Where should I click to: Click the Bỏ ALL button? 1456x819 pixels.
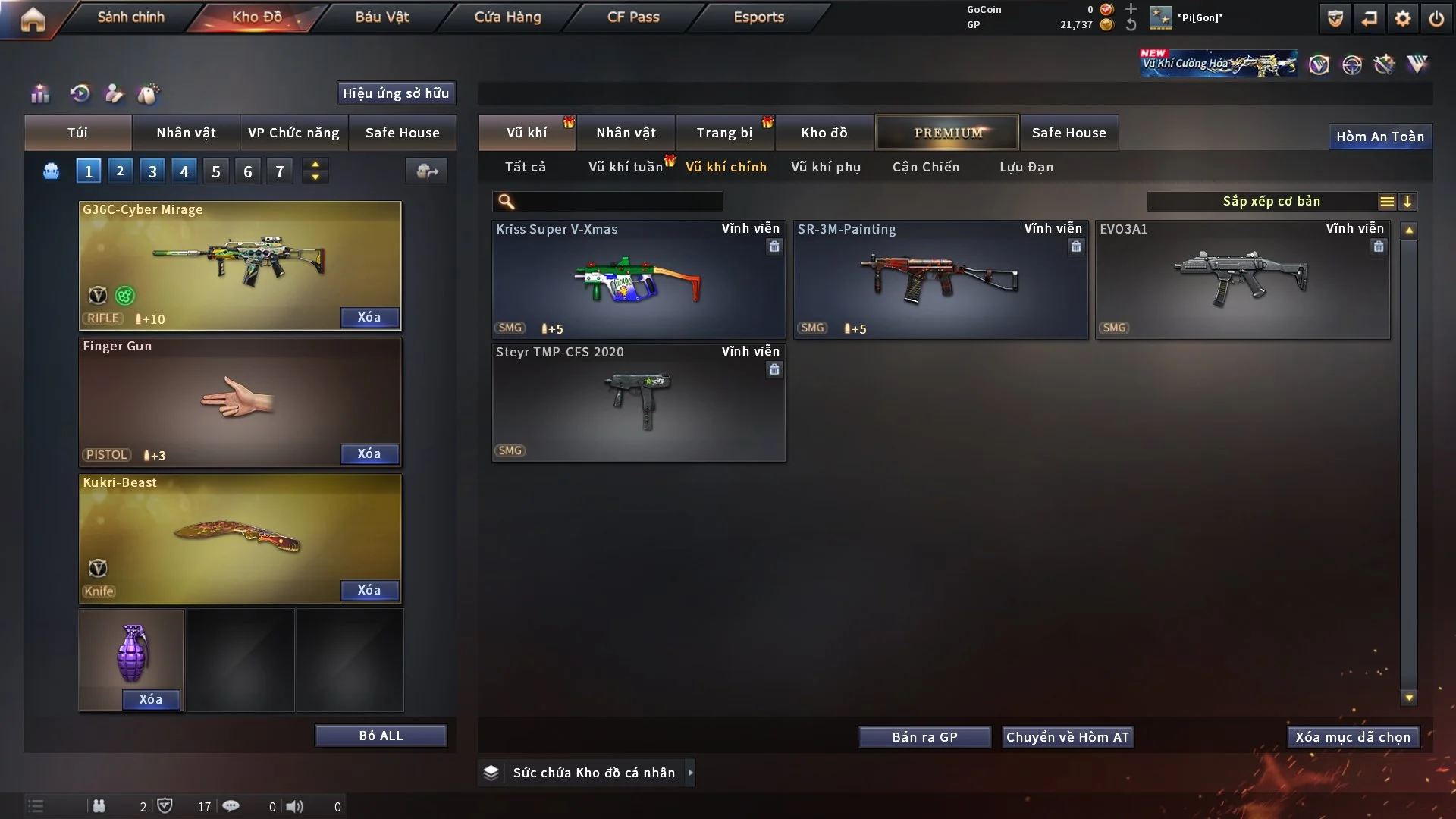381,736
